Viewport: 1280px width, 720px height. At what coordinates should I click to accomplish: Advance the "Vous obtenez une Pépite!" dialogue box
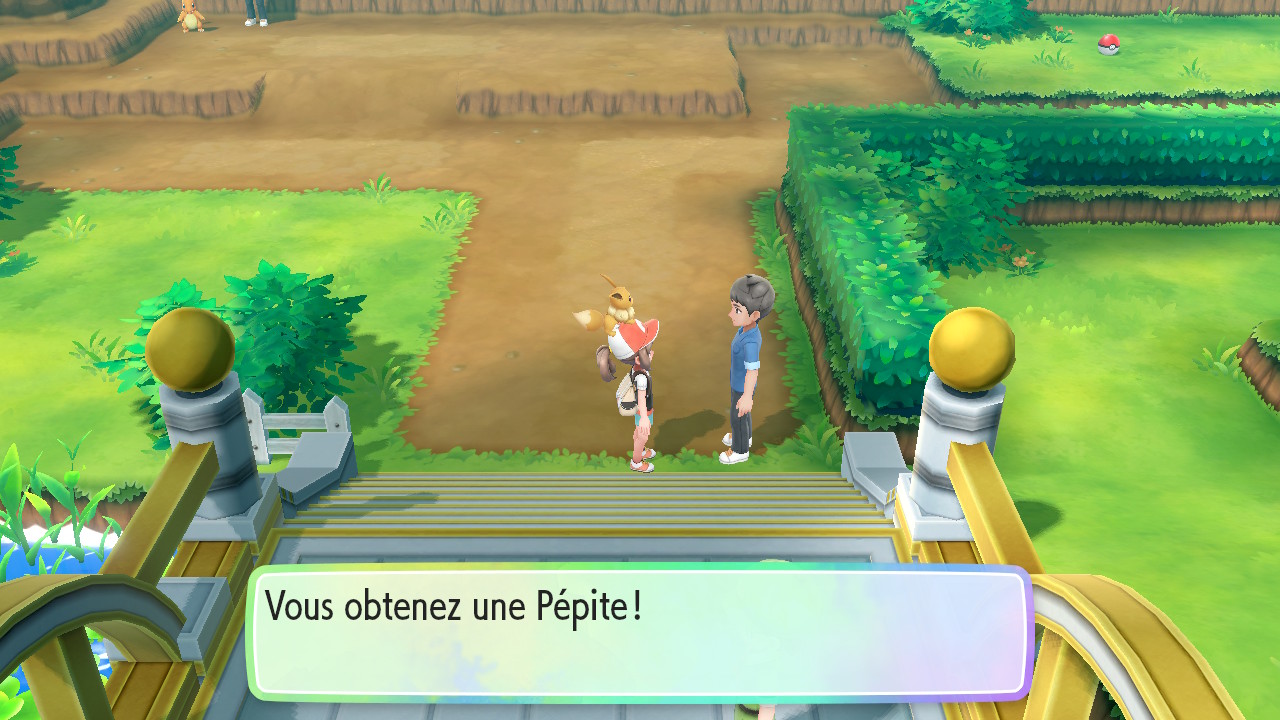point(640,632)
